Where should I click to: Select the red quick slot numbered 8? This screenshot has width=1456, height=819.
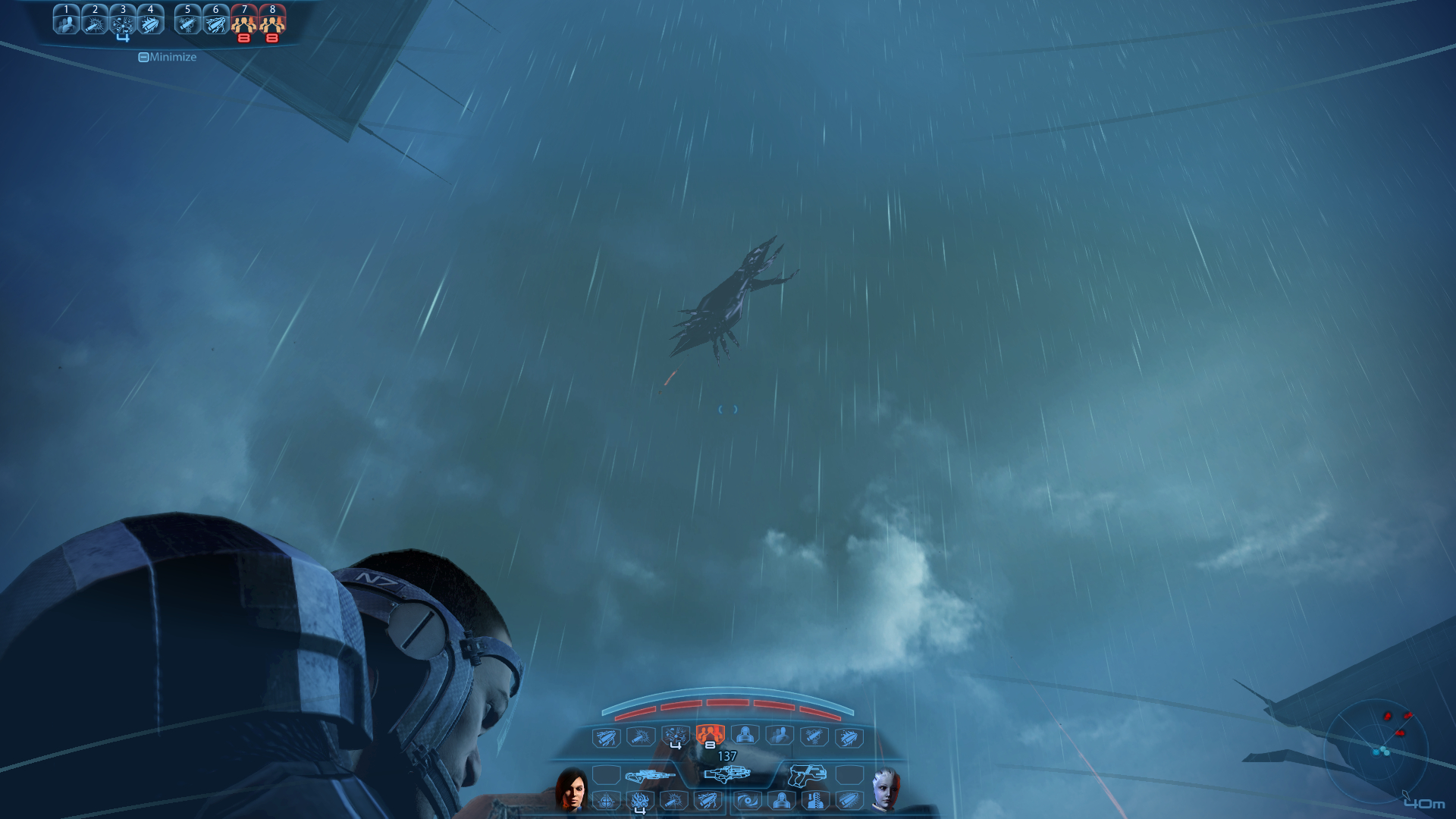272,22
